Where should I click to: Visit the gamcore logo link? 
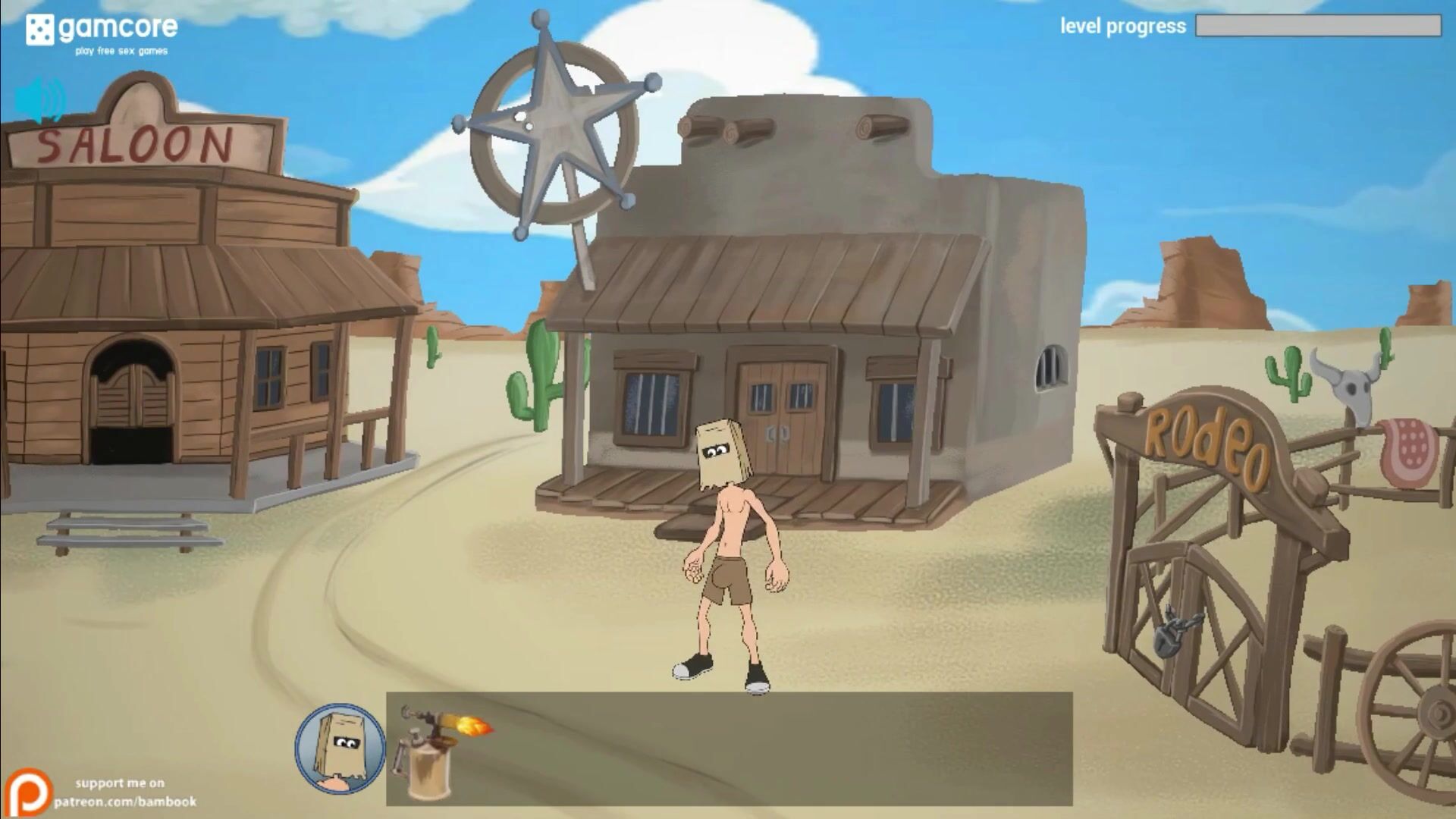coord(102,33)
